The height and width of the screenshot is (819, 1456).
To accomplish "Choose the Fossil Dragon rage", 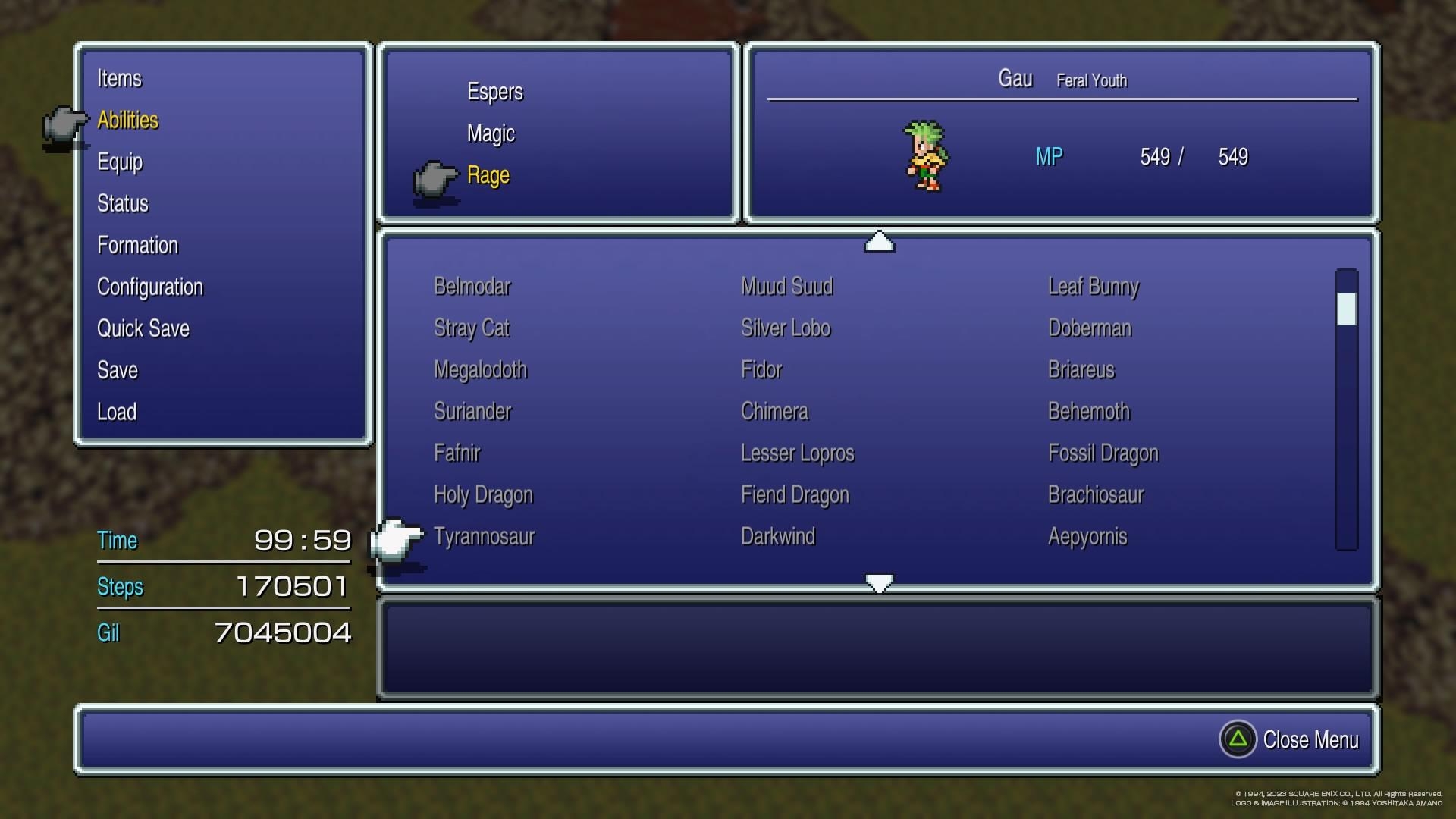I will point(1103,453).
